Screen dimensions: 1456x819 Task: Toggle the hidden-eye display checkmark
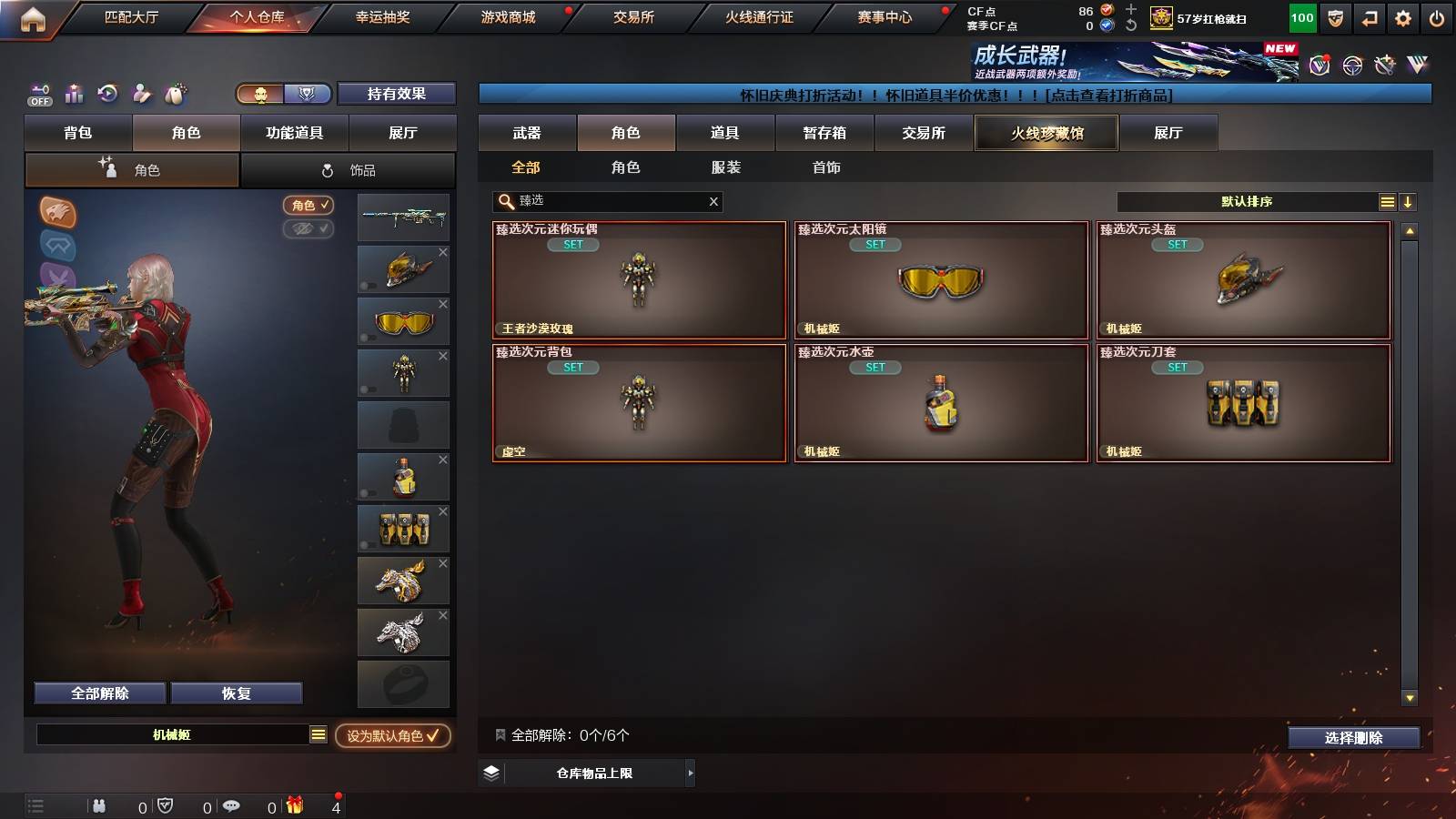(x=309, y=229)
